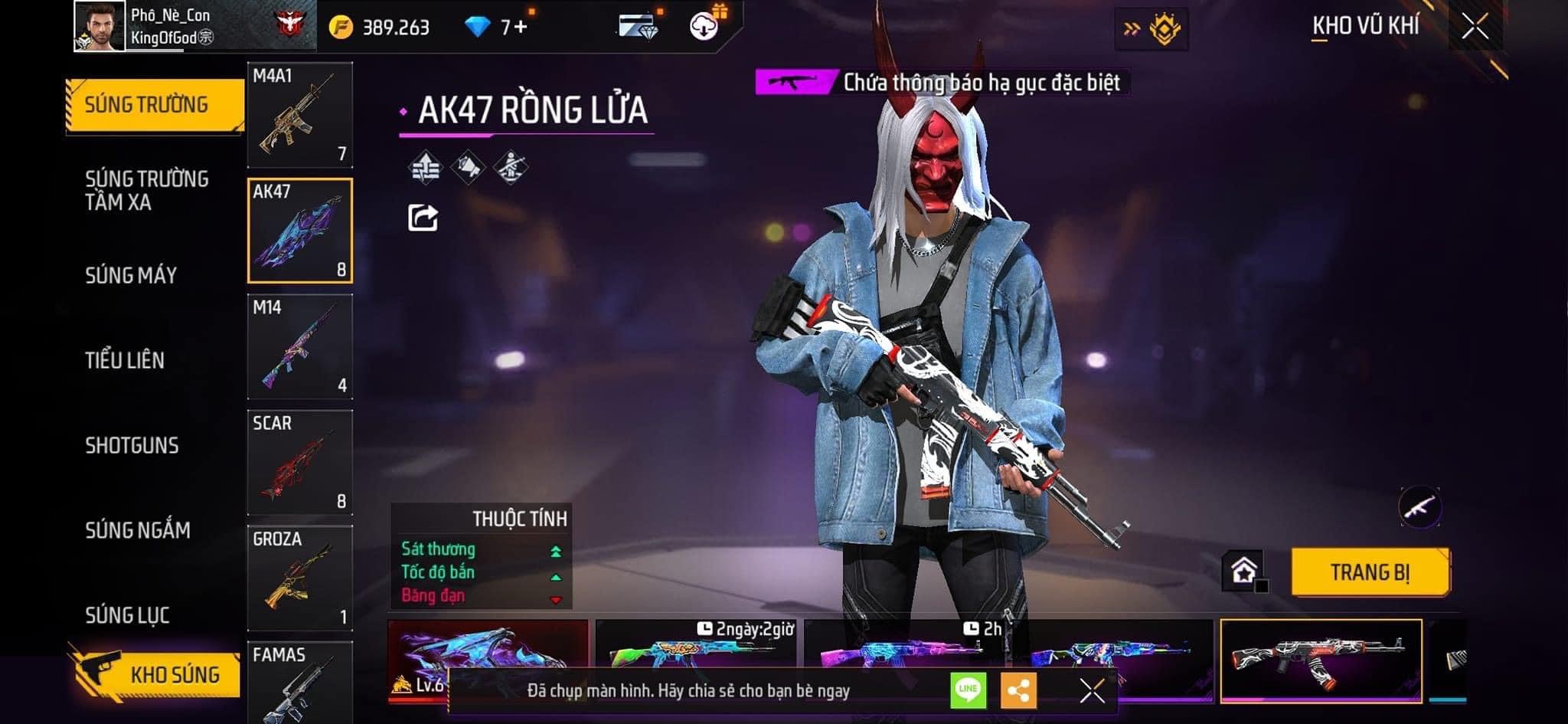Equip skin with the Trang Bị button
Screen dimensions: 1568x724
(1370, 572)
